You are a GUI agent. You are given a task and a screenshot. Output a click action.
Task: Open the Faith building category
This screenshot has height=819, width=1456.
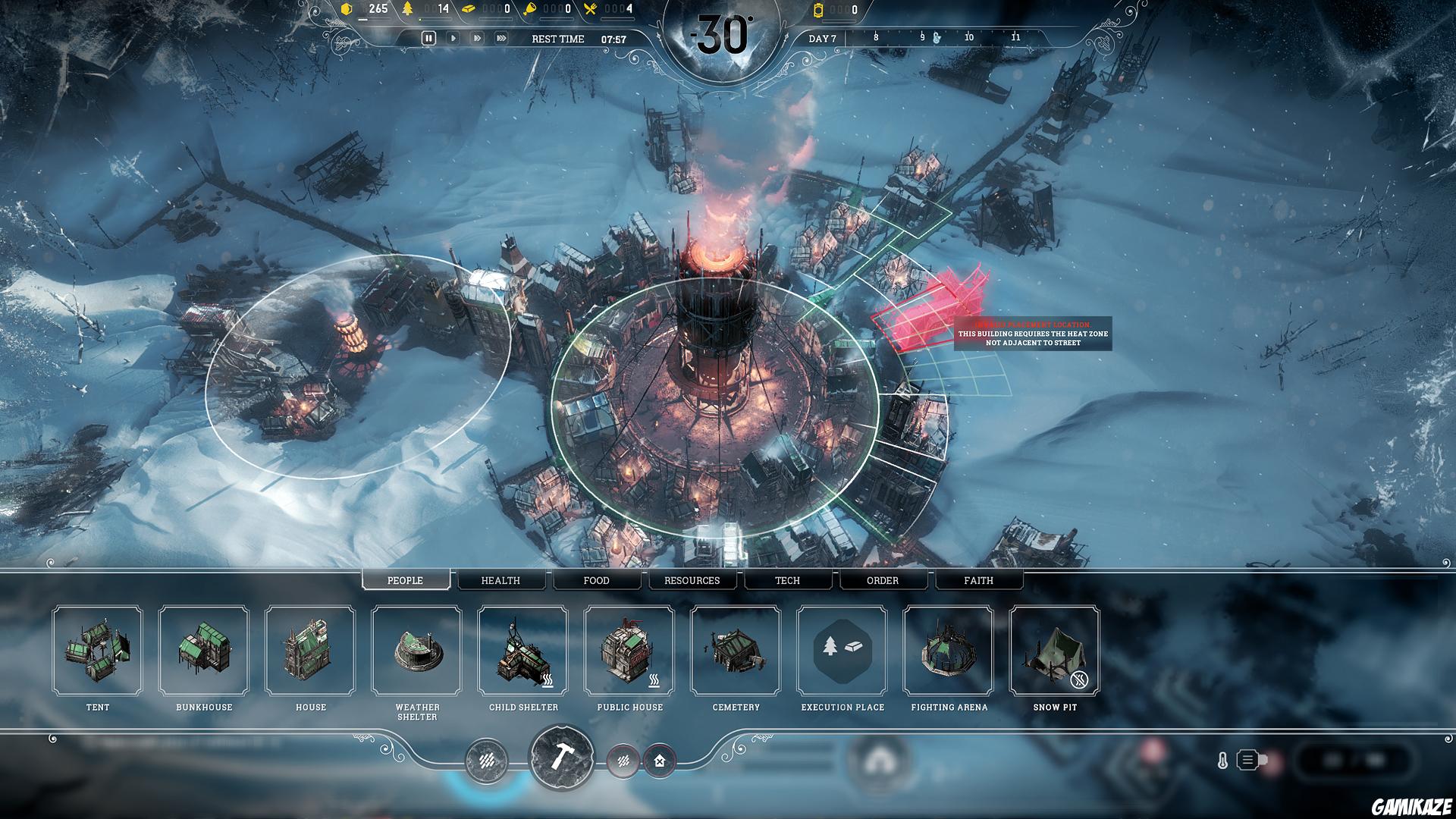point(977,580)
